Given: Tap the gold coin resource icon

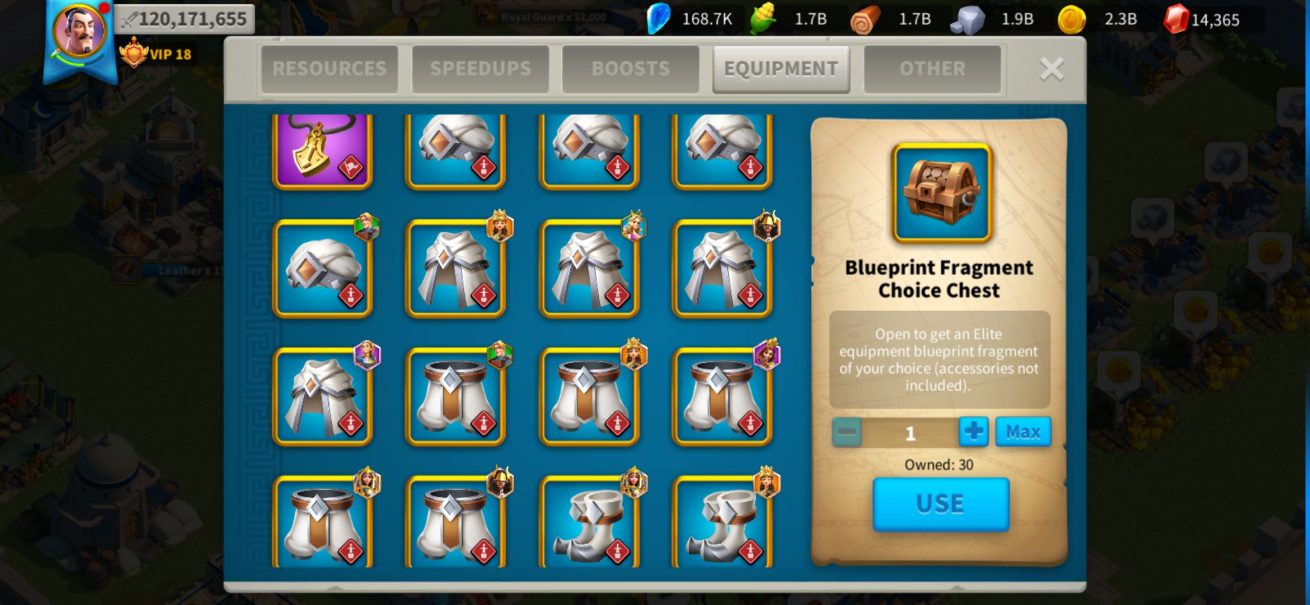Looking at the screenshot, I should coord(1072,19).
